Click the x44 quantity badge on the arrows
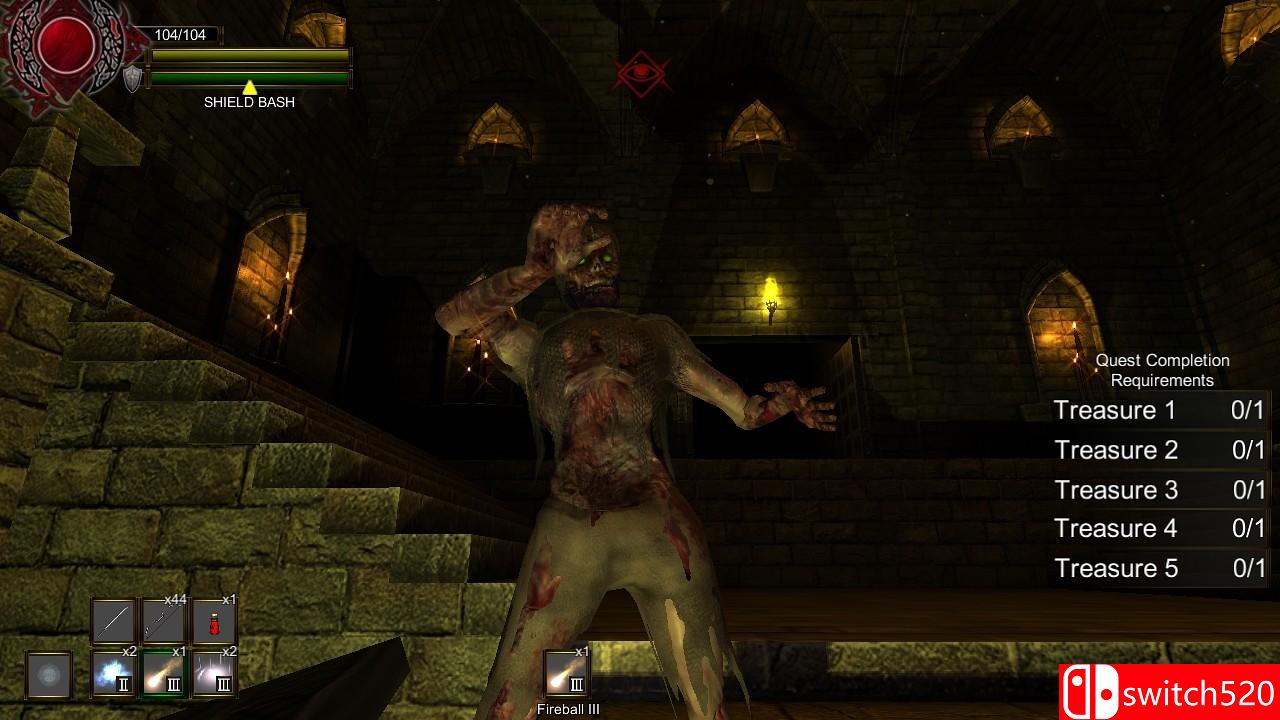This screenshot has height=720, width=1280. [x=176, y=600]
